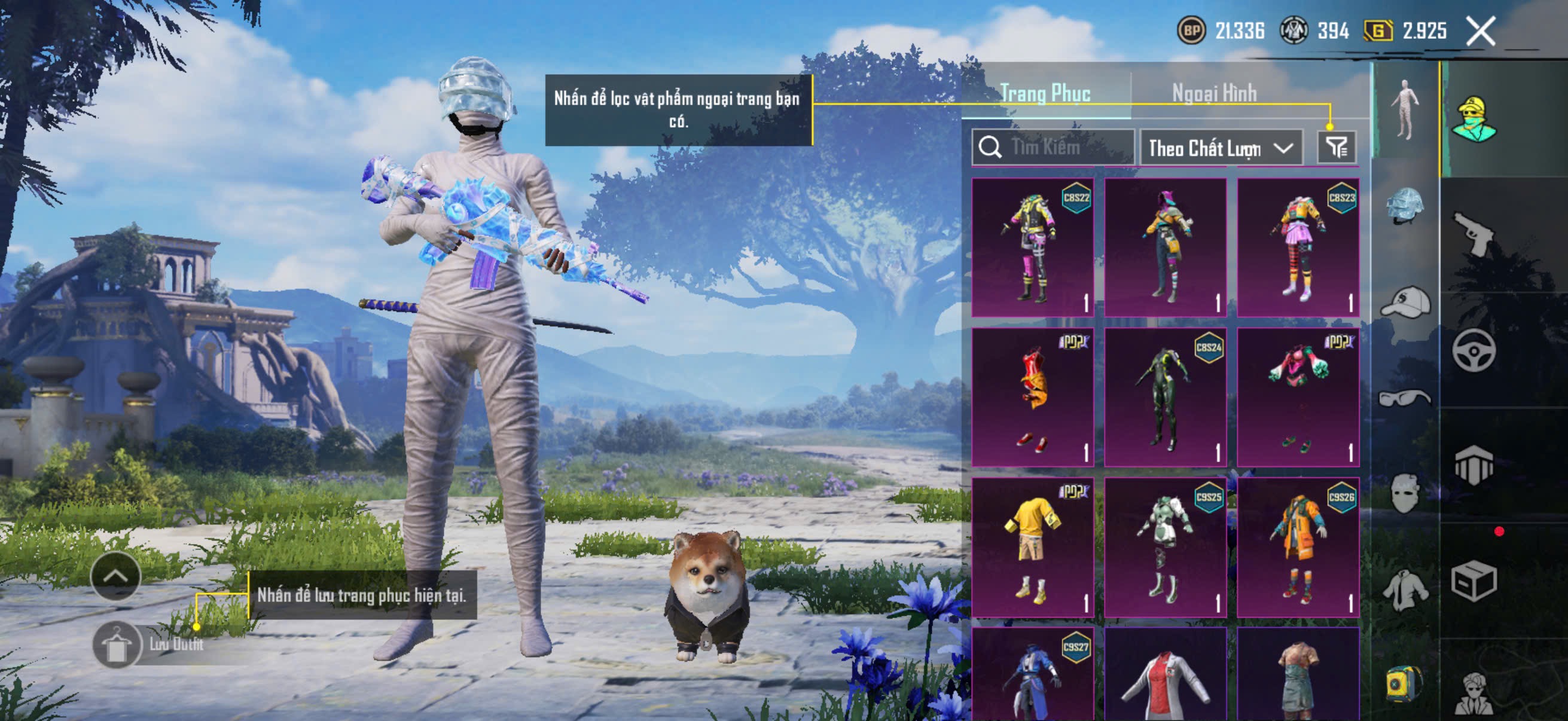The height and width of the screenshot is (721, 1568).
Task: Show the sunglasses eyewear category
Action: coord(1404,399)
